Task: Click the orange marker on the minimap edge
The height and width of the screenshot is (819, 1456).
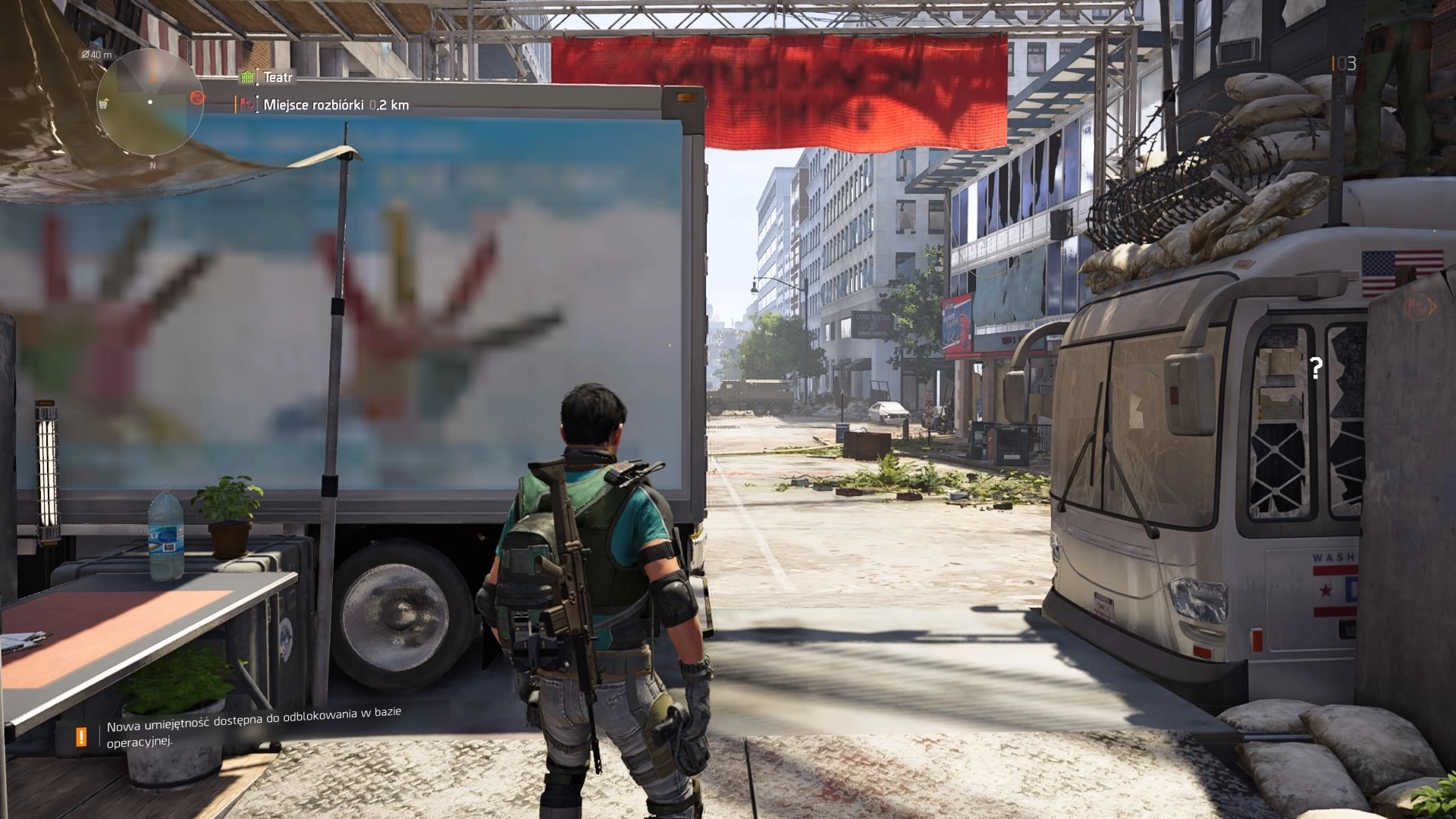Action: pyautogui.click(x=197, y=98)
